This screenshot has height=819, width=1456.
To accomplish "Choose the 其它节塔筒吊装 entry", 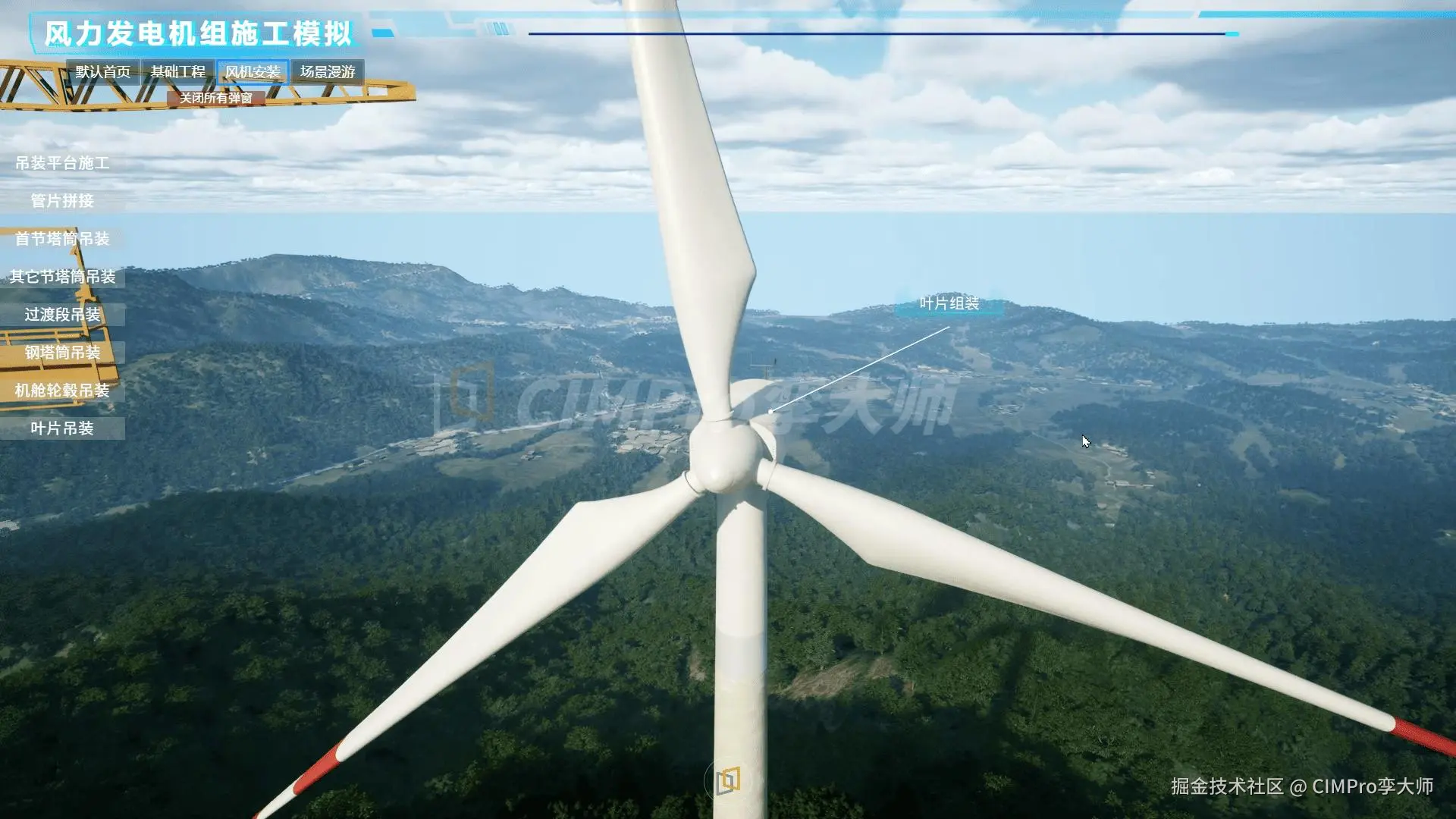I will click(62, 277).
